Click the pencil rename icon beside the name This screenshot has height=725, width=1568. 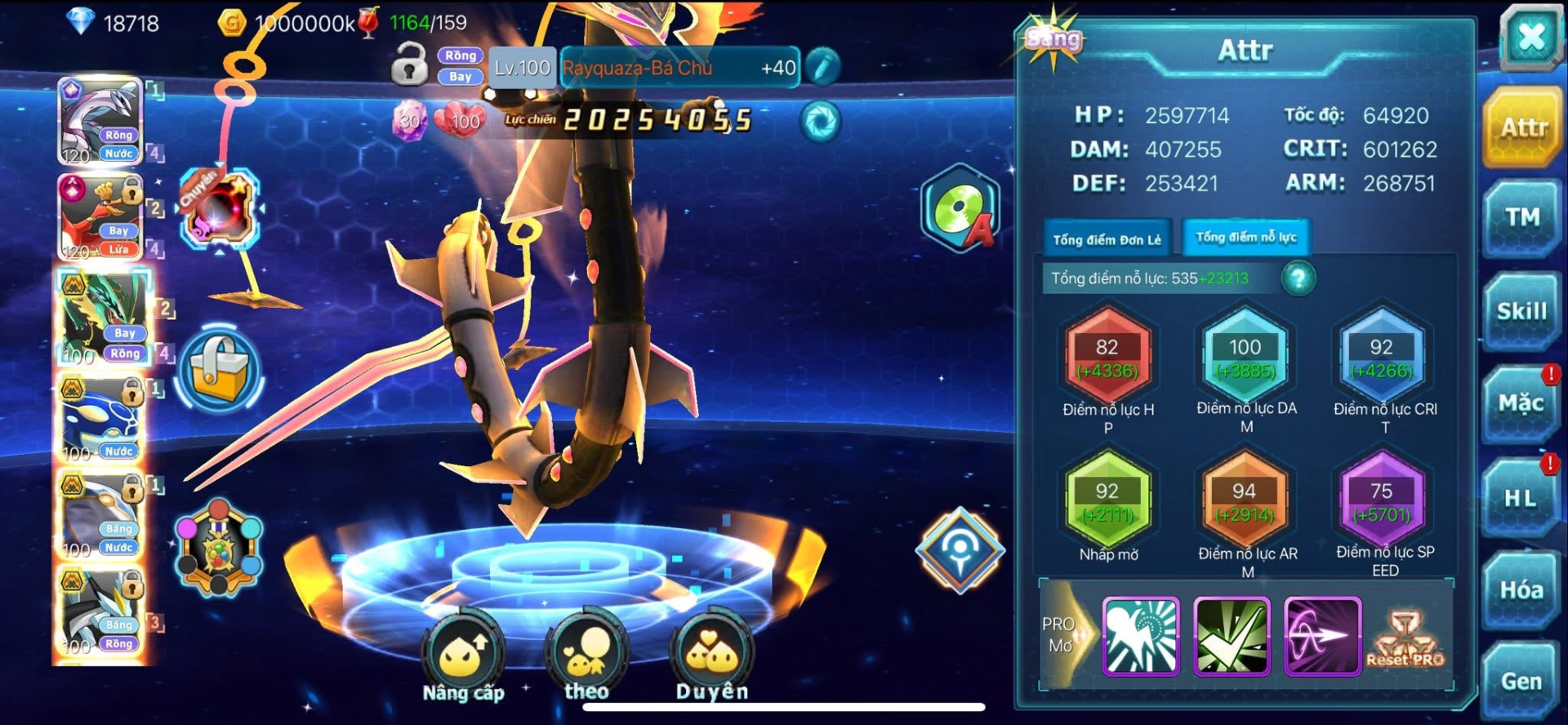[x=822, y=67]
